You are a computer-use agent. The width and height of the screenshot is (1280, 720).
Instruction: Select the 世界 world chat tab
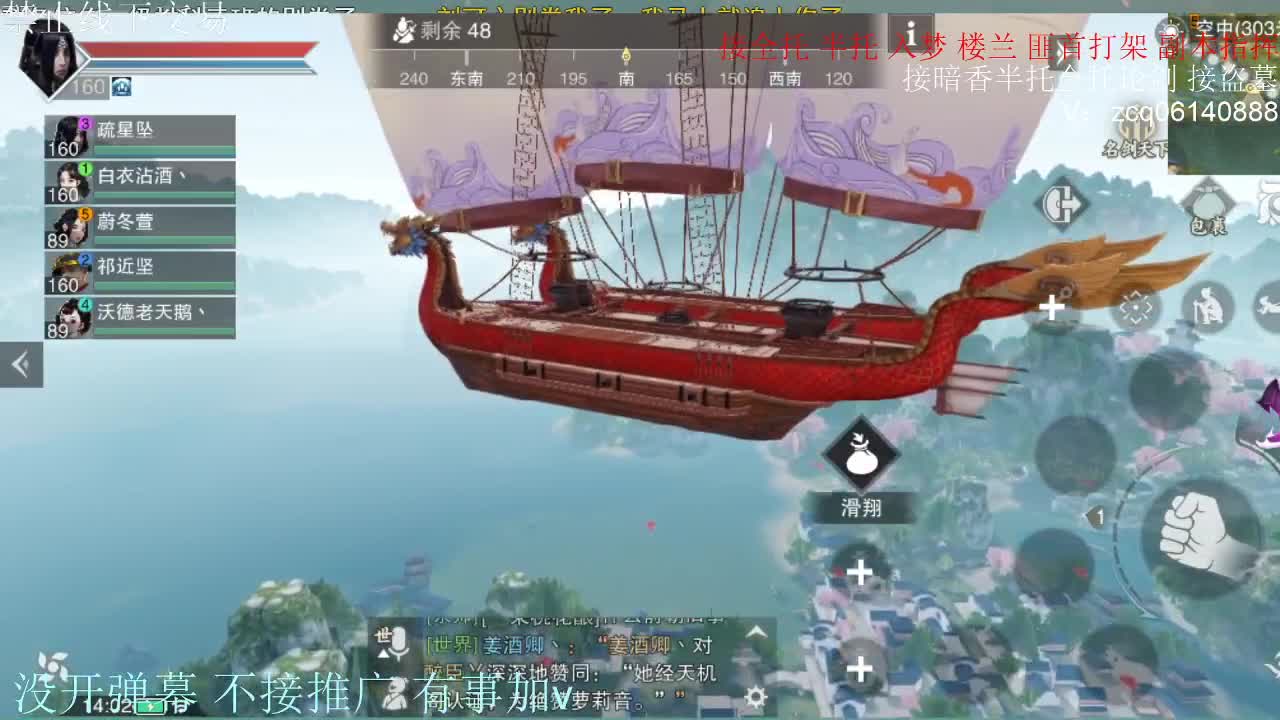tap(450, 643)
